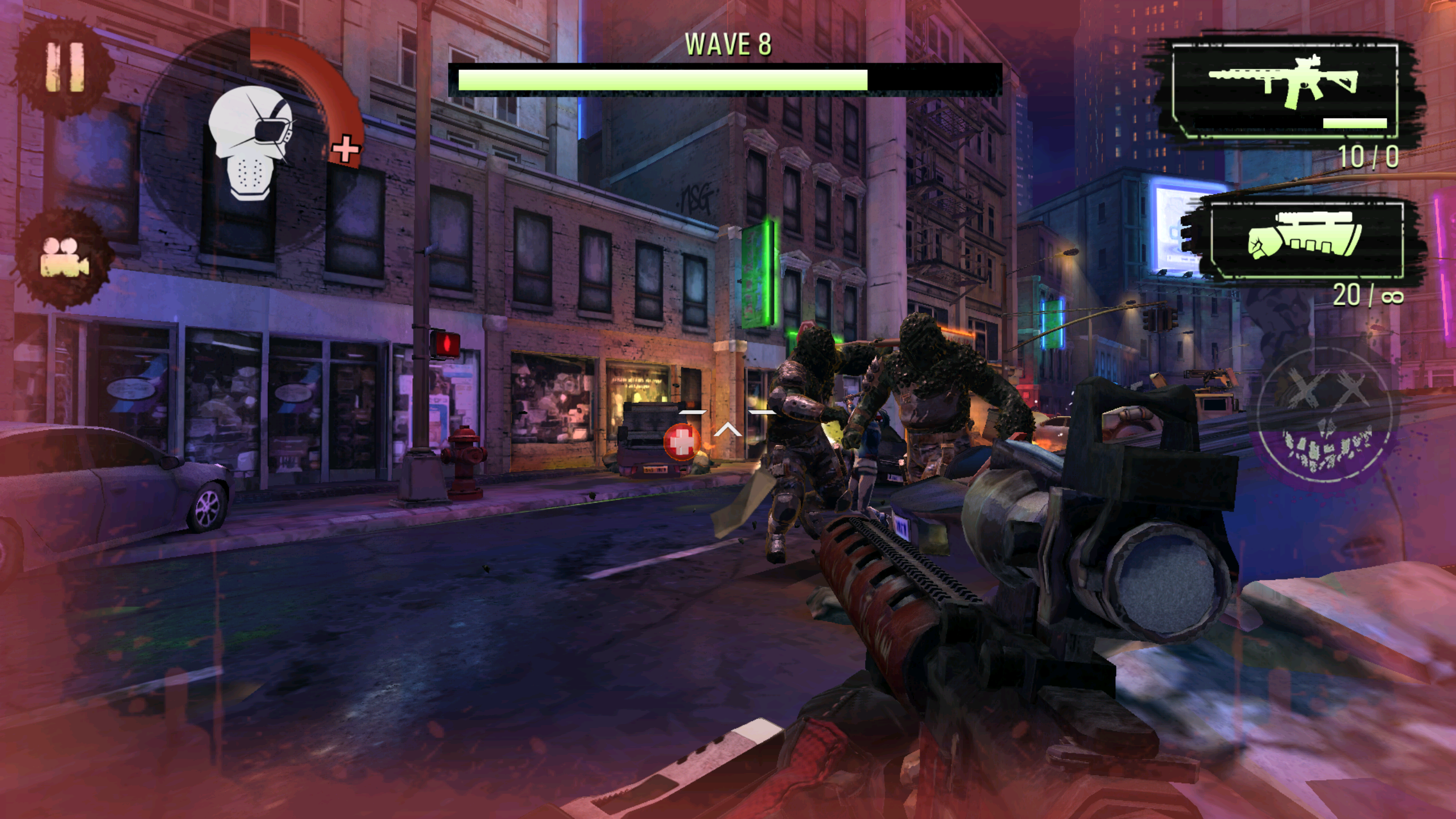Pause the game
This screenshot has height=819, width=1456.
(64, 68)
